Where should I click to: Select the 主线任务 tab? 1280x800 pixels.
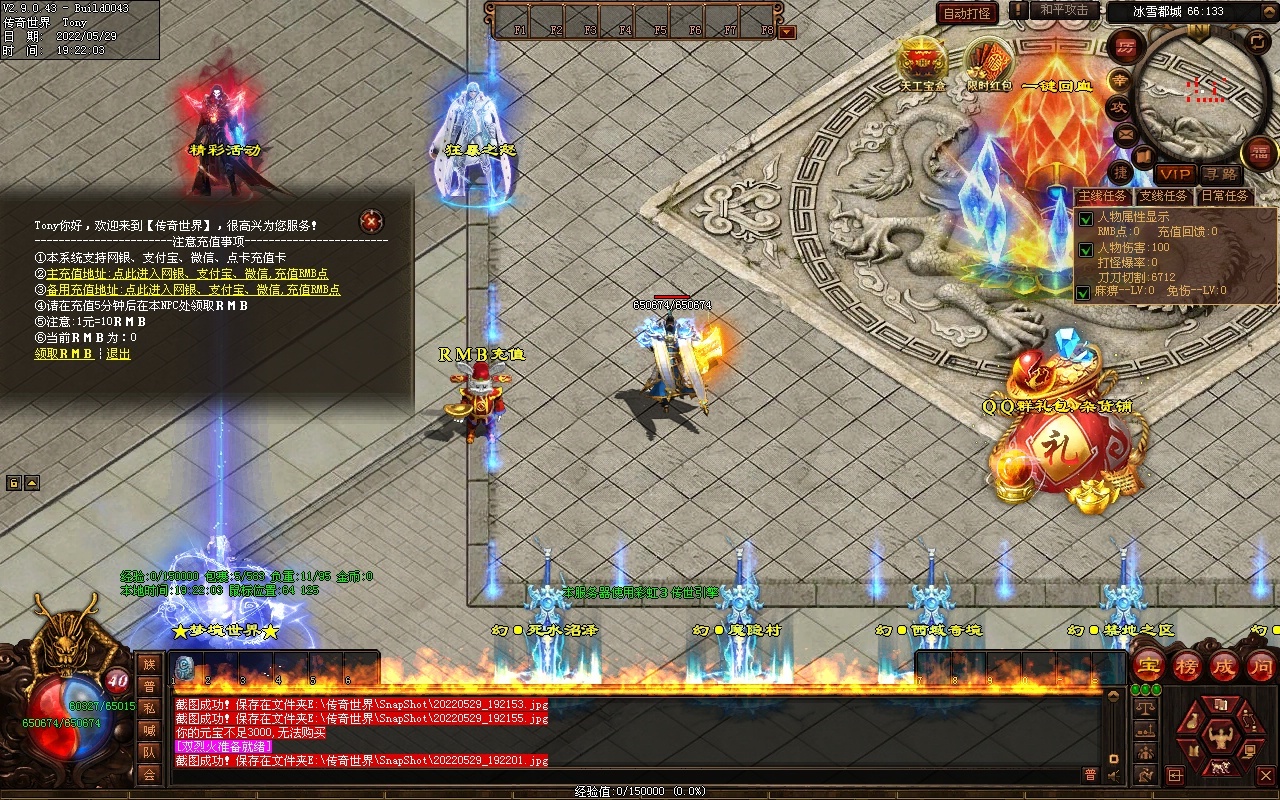(x=1104, y=196)
